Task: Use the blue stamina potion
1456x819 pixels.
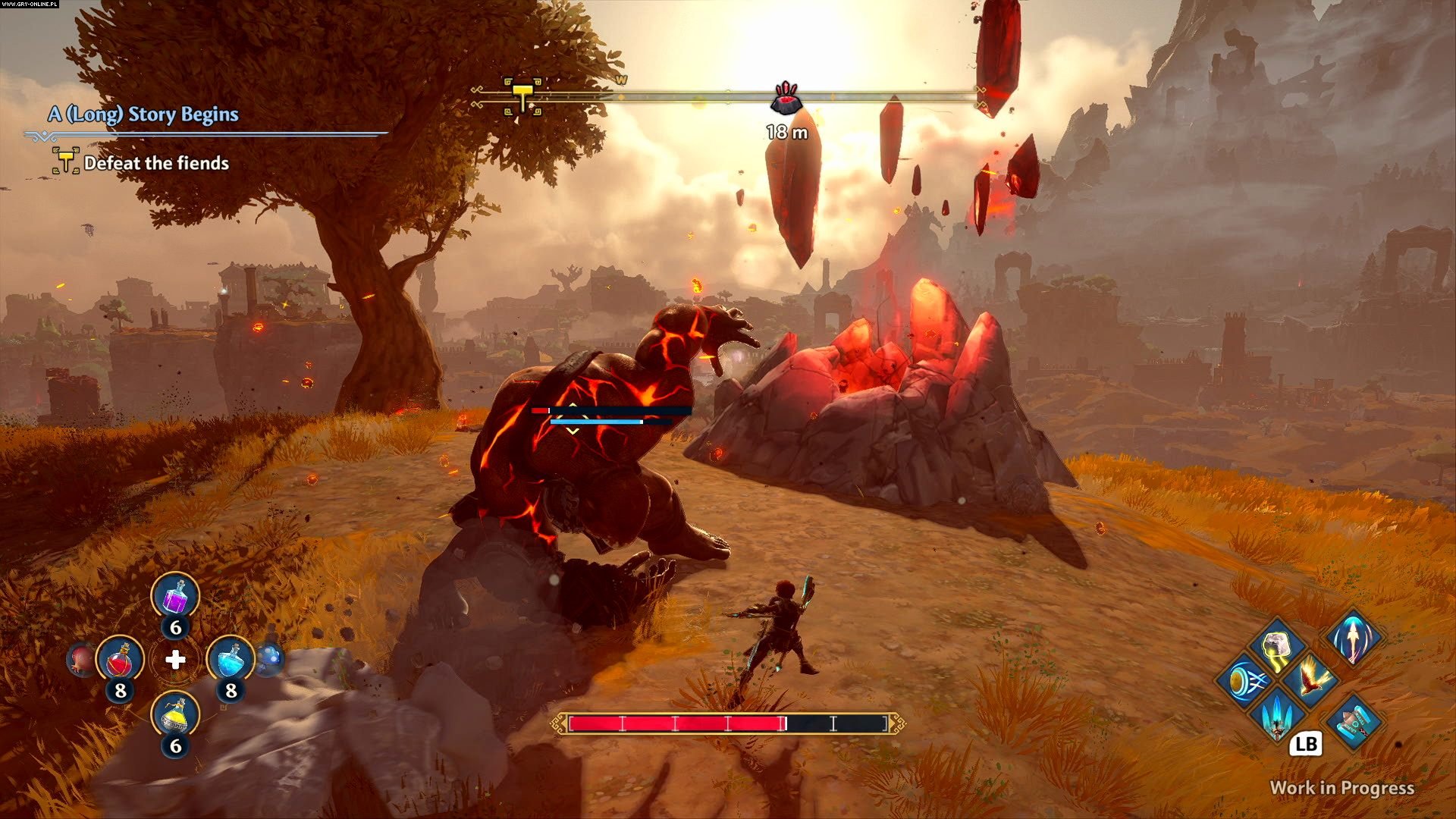Action: (x=231, y=660)
